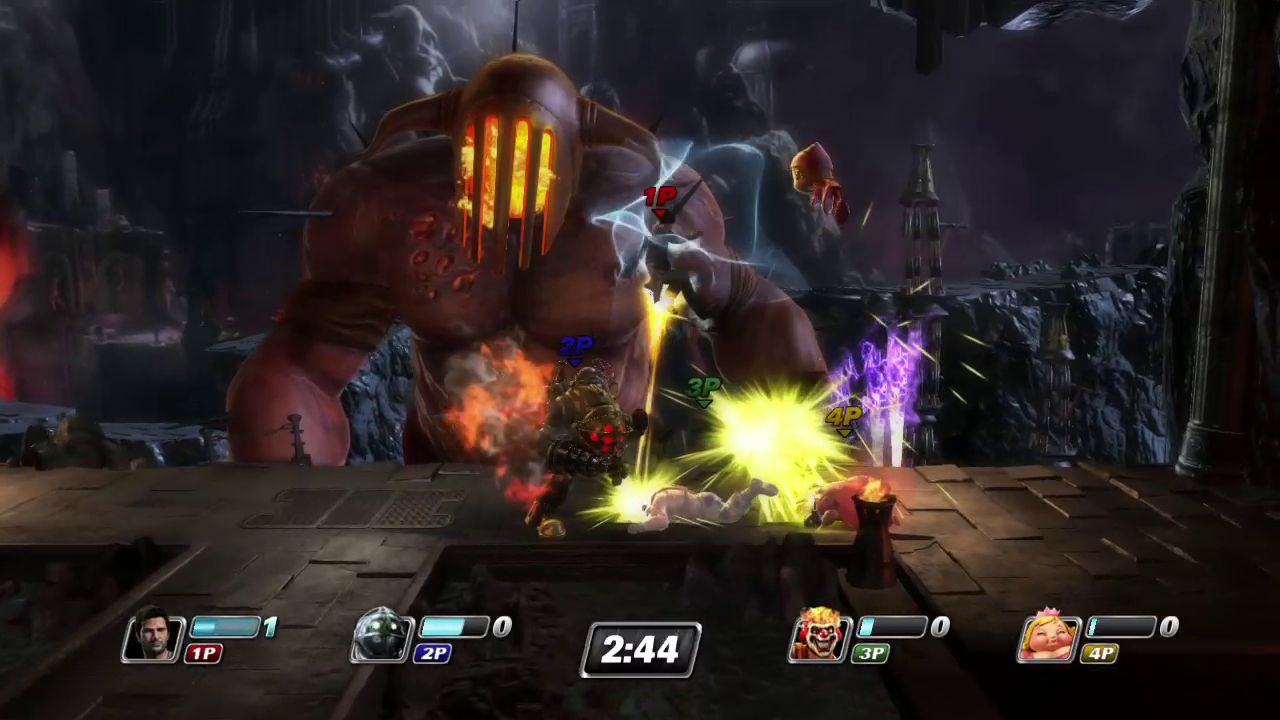Select Sweet Tooth's 3P portrait
Viewport: 1280px width, 720px height.
(819, 636)
